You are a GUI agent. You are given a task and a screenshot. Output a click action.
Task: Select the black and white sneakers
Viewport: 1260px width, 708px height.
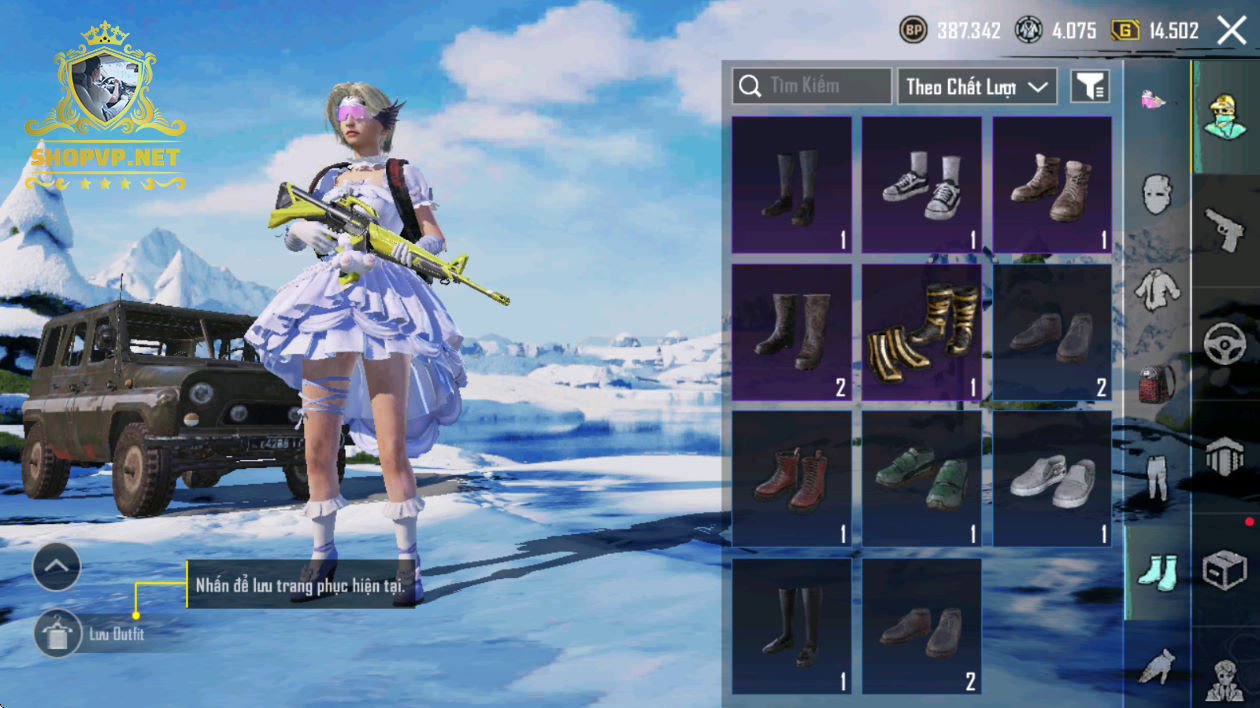click(922, 185)
